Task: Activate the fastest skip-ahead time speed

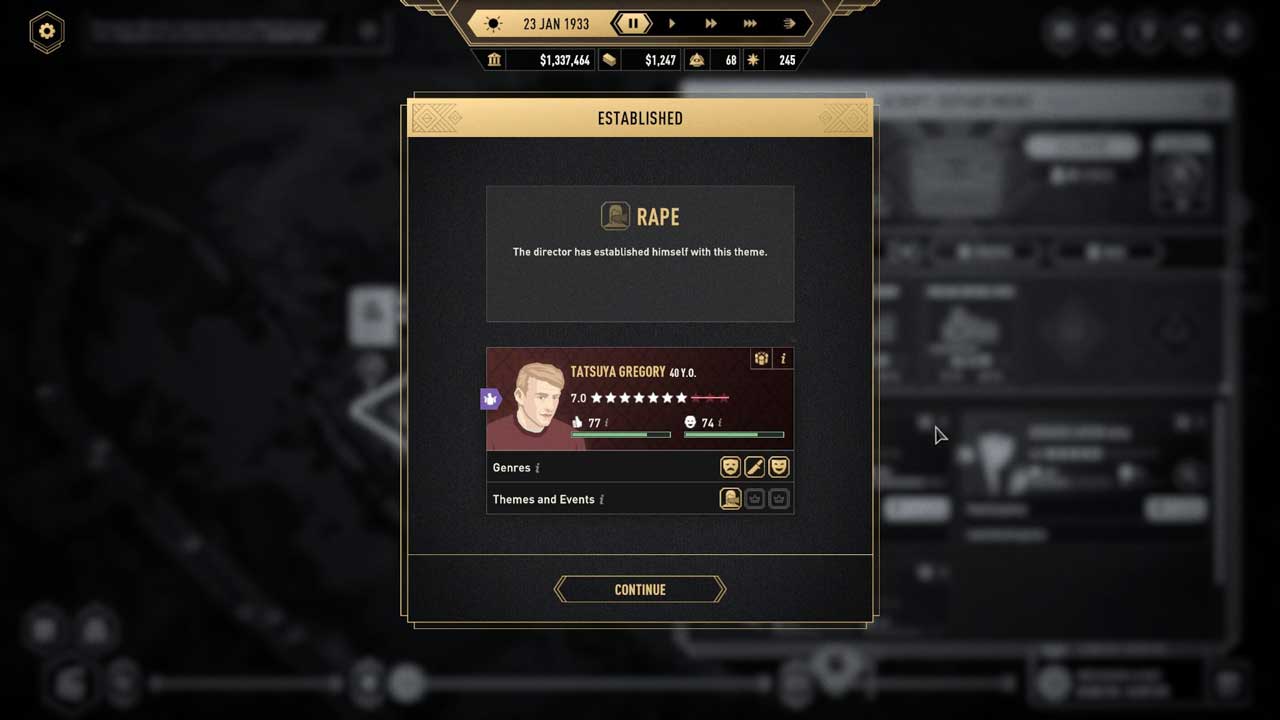Action: [x=789, y=23]
